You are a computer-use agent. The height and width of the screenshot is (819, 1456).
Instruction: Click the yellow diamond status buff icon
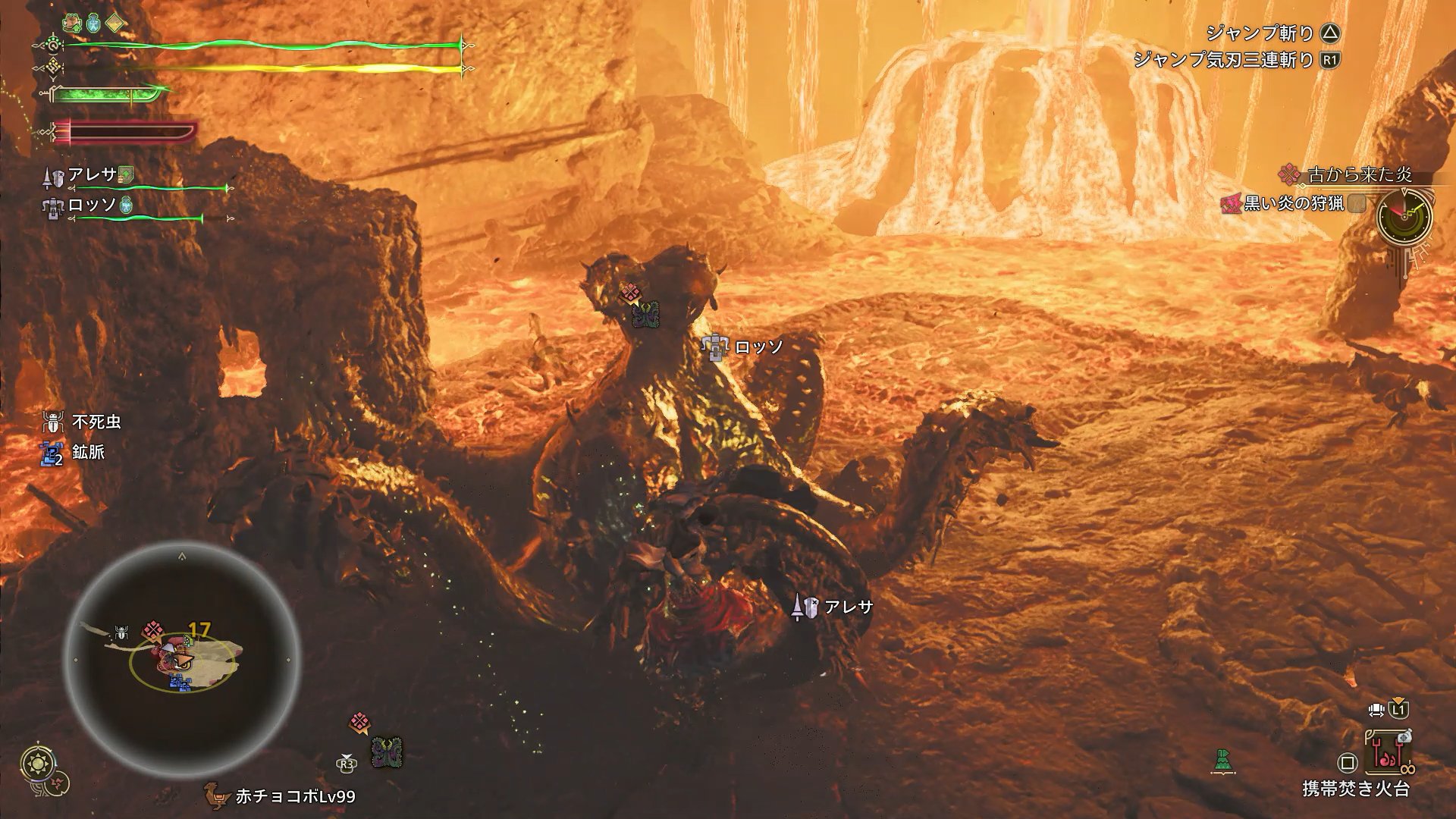[116, 23]
